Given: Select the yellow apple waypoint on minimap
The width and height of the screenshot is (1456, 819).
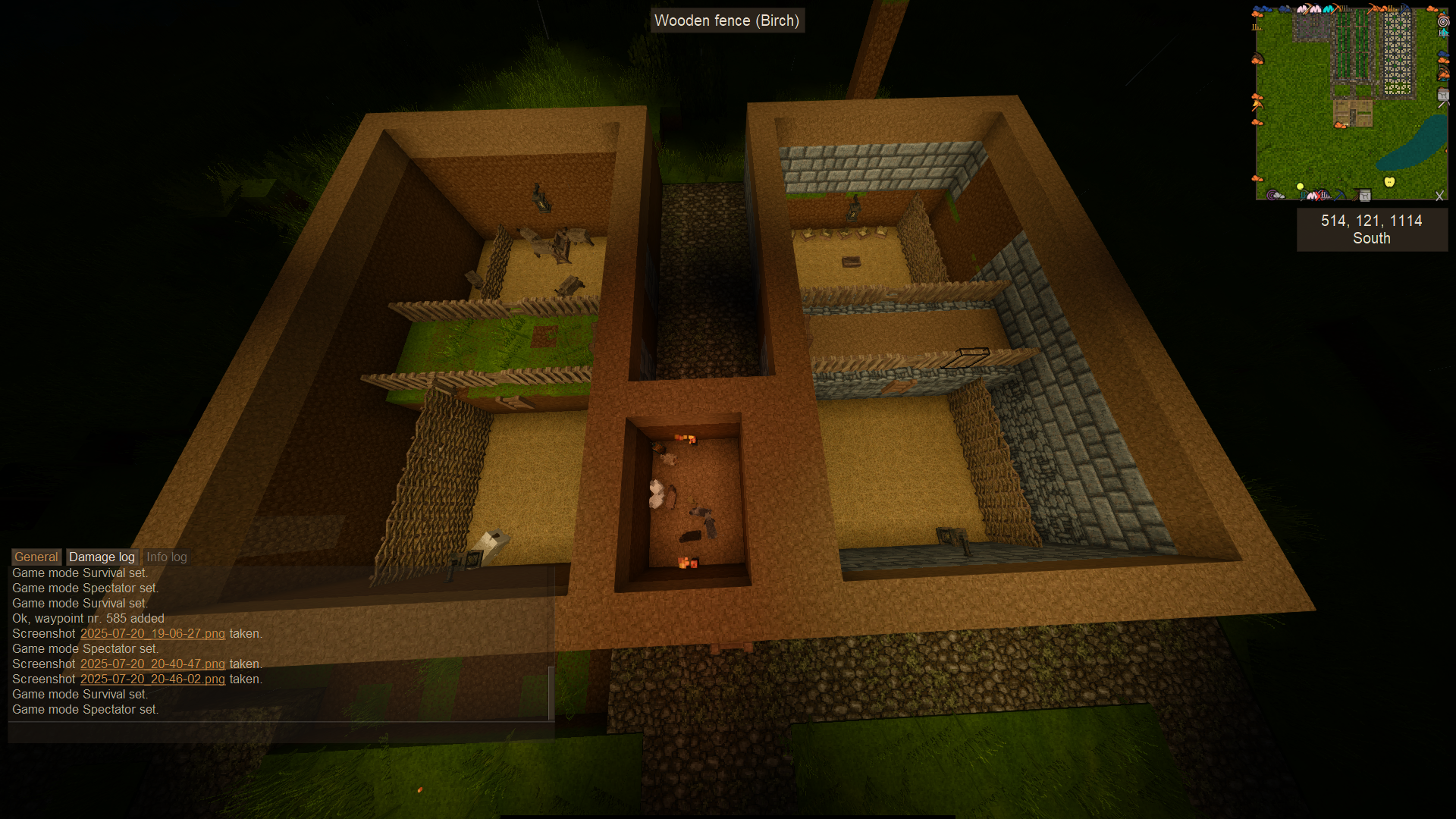Looking at the screenshot, I should (1389, 182).
